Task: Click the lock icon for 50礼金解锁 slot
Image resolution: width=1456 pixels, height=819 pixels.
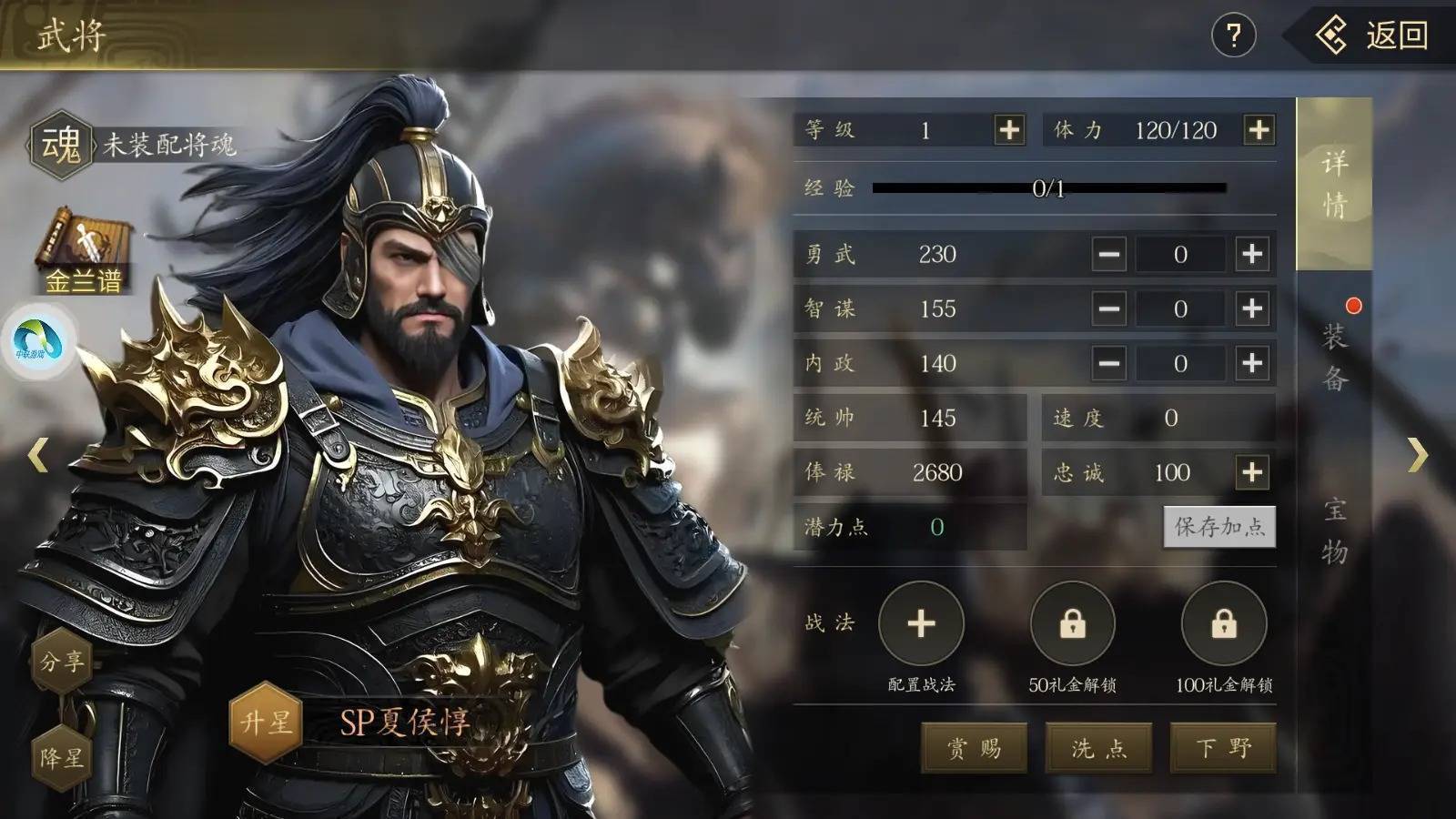Action: (x=1074, y=623)
